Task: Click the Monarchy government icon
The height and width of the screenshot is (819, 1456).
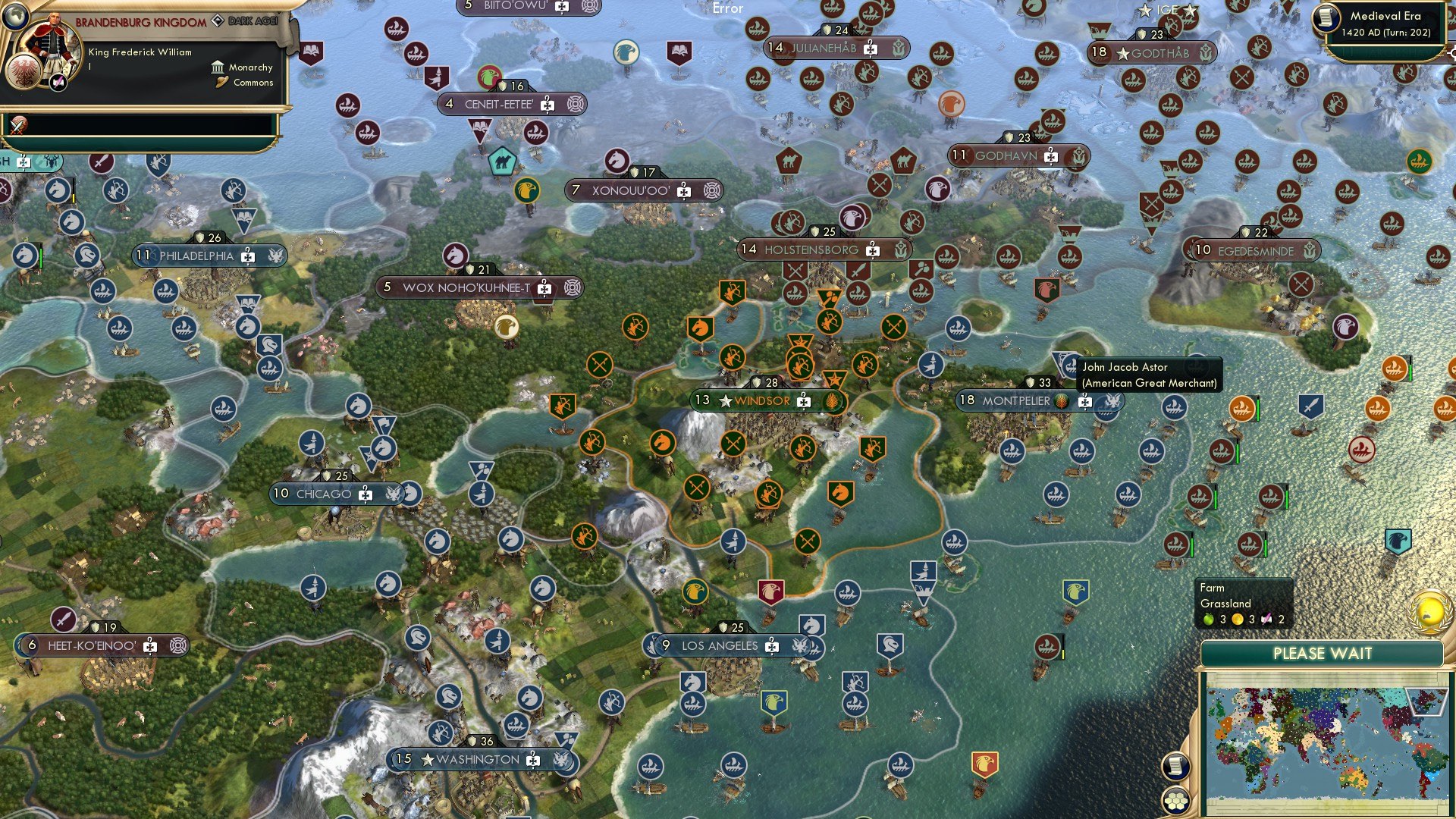Action: (218, 67)
